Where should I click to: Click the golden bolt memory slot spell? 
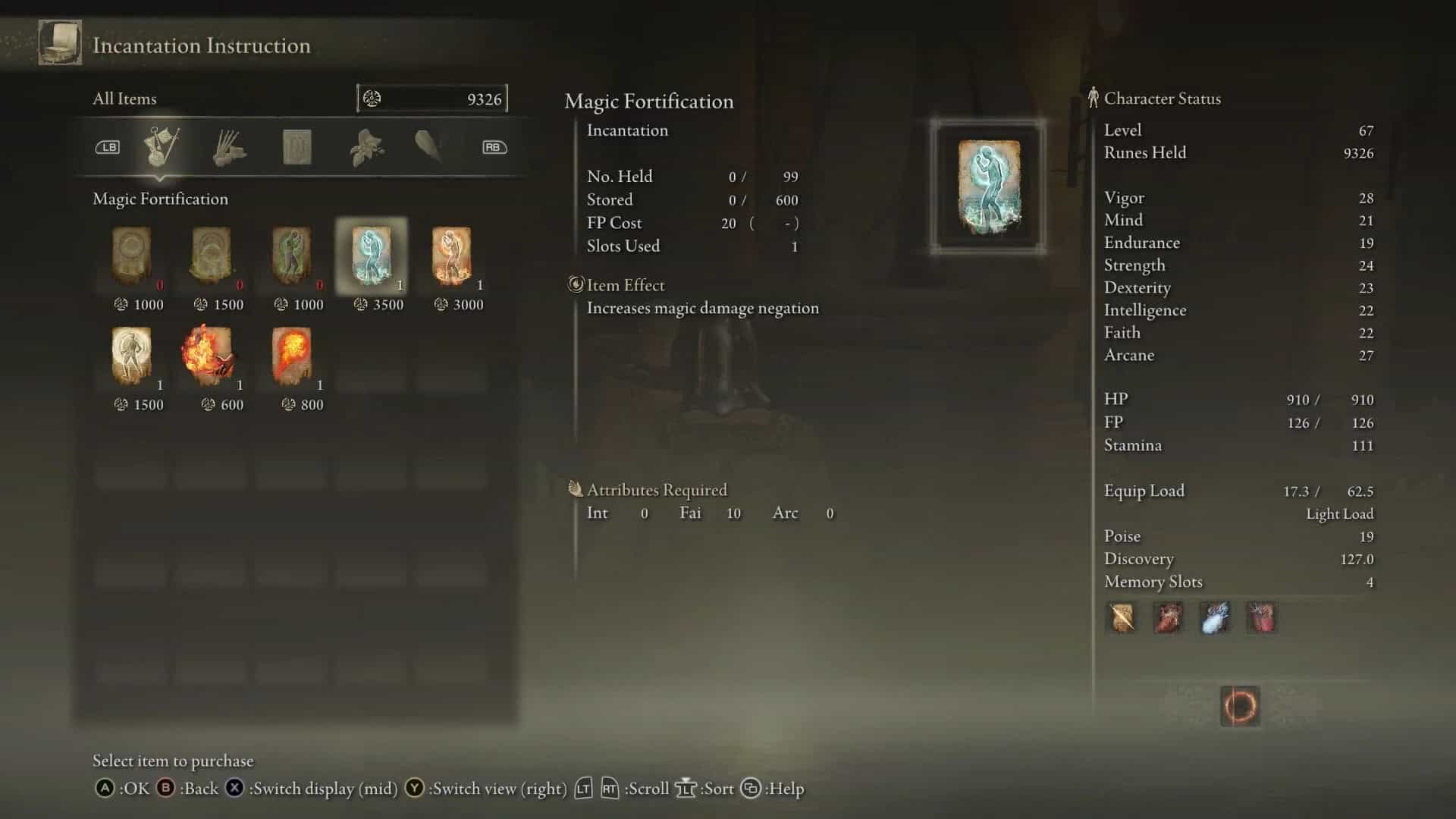tap(1122, 618)
